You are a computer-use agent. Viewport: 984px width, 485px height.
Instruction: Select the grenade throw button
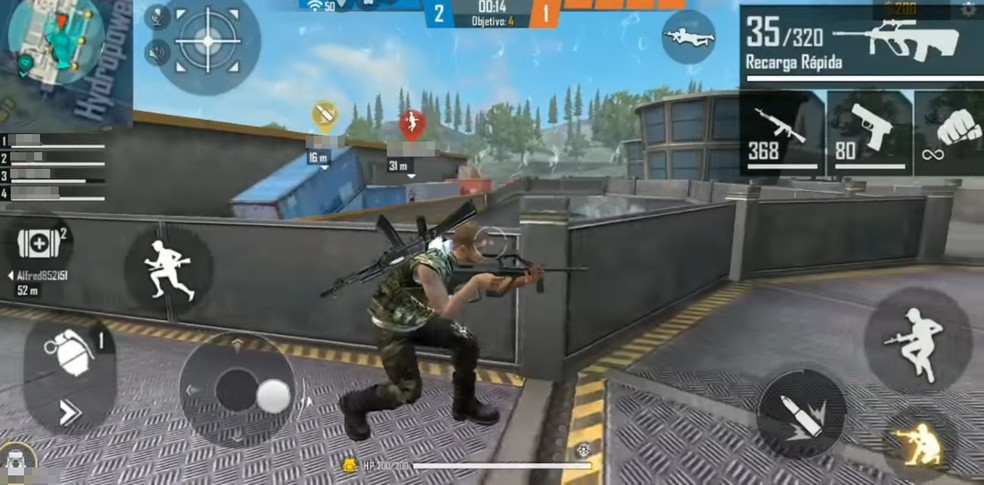coord(66,354)
